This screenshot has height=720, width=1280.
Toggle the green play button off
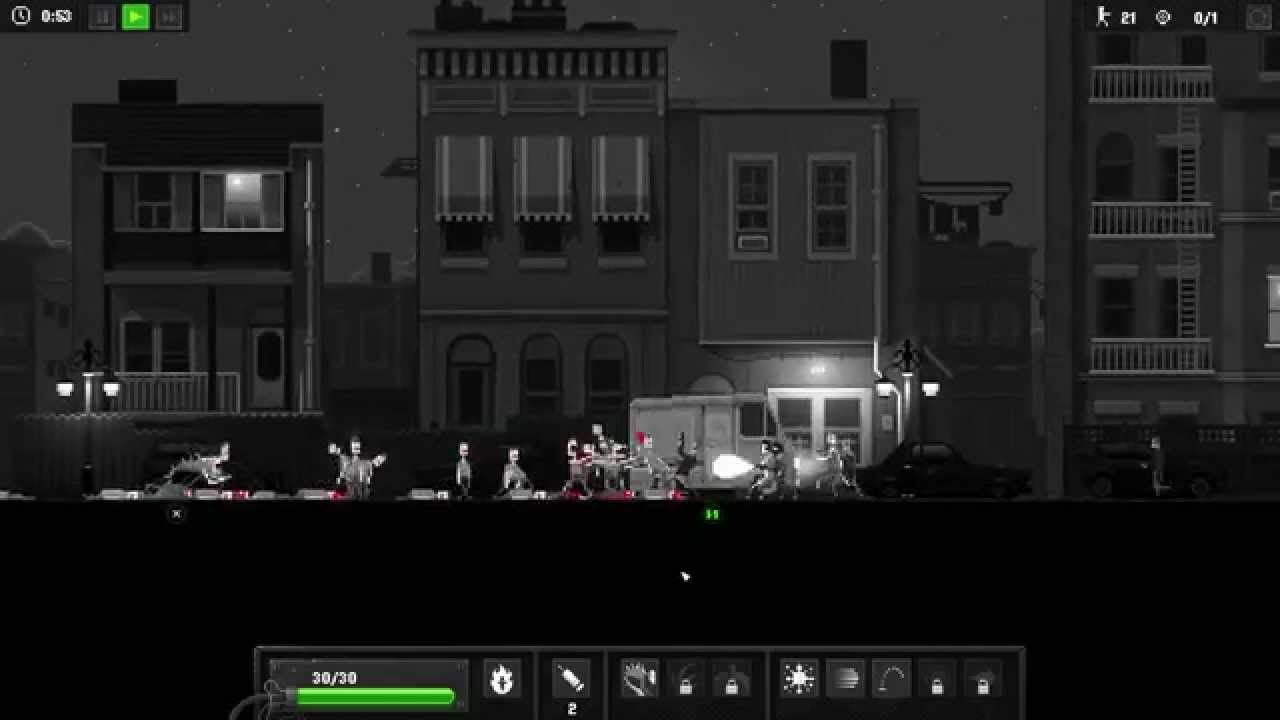coord(134,16)
